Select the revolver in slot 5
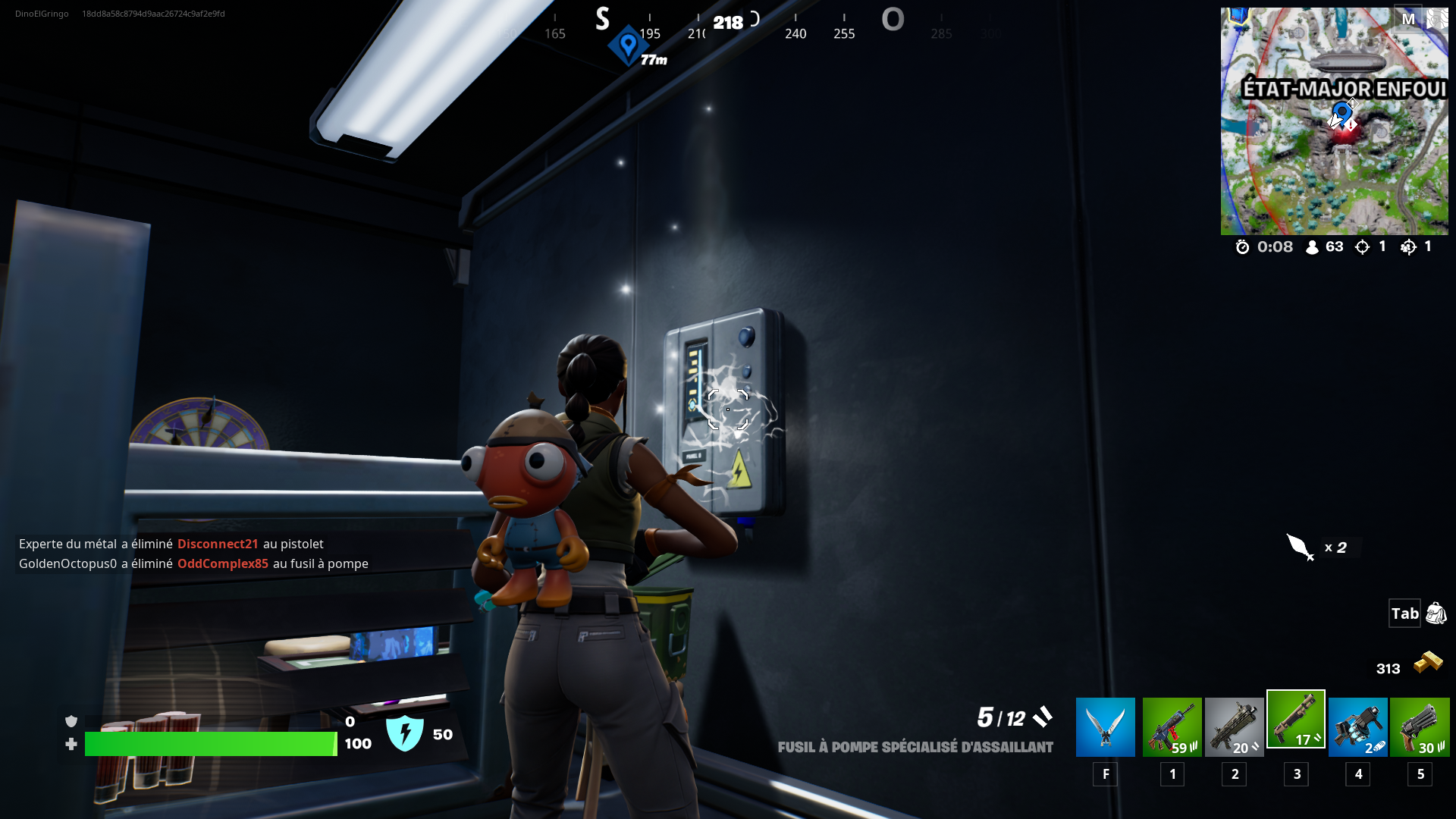Image resolution: width=1456 pixels, height=819 pixels. [x=1420, y=726]
